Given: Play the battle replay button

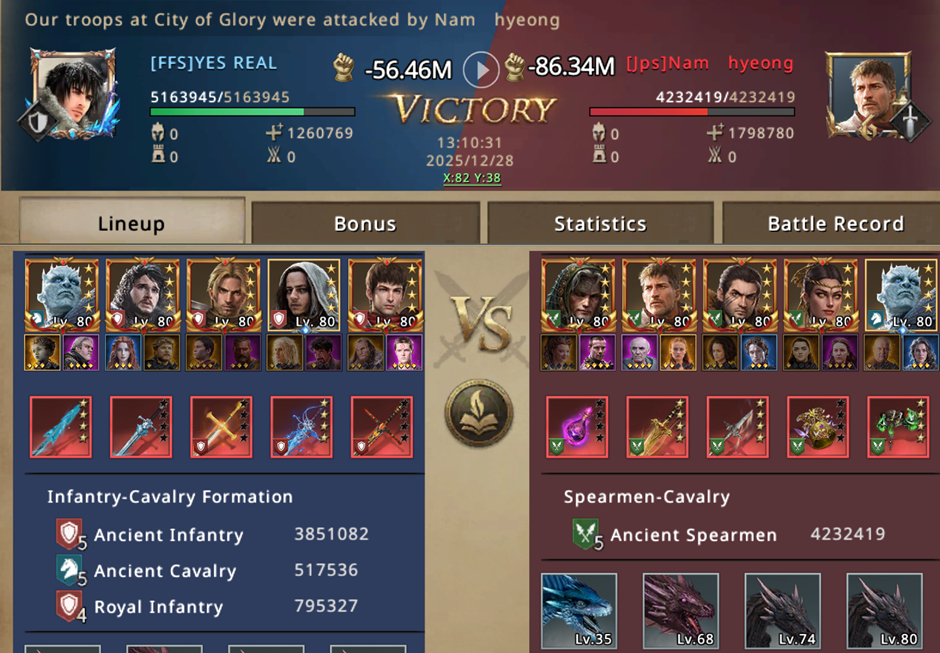Looking at the screenshot, I should point(481,69).
